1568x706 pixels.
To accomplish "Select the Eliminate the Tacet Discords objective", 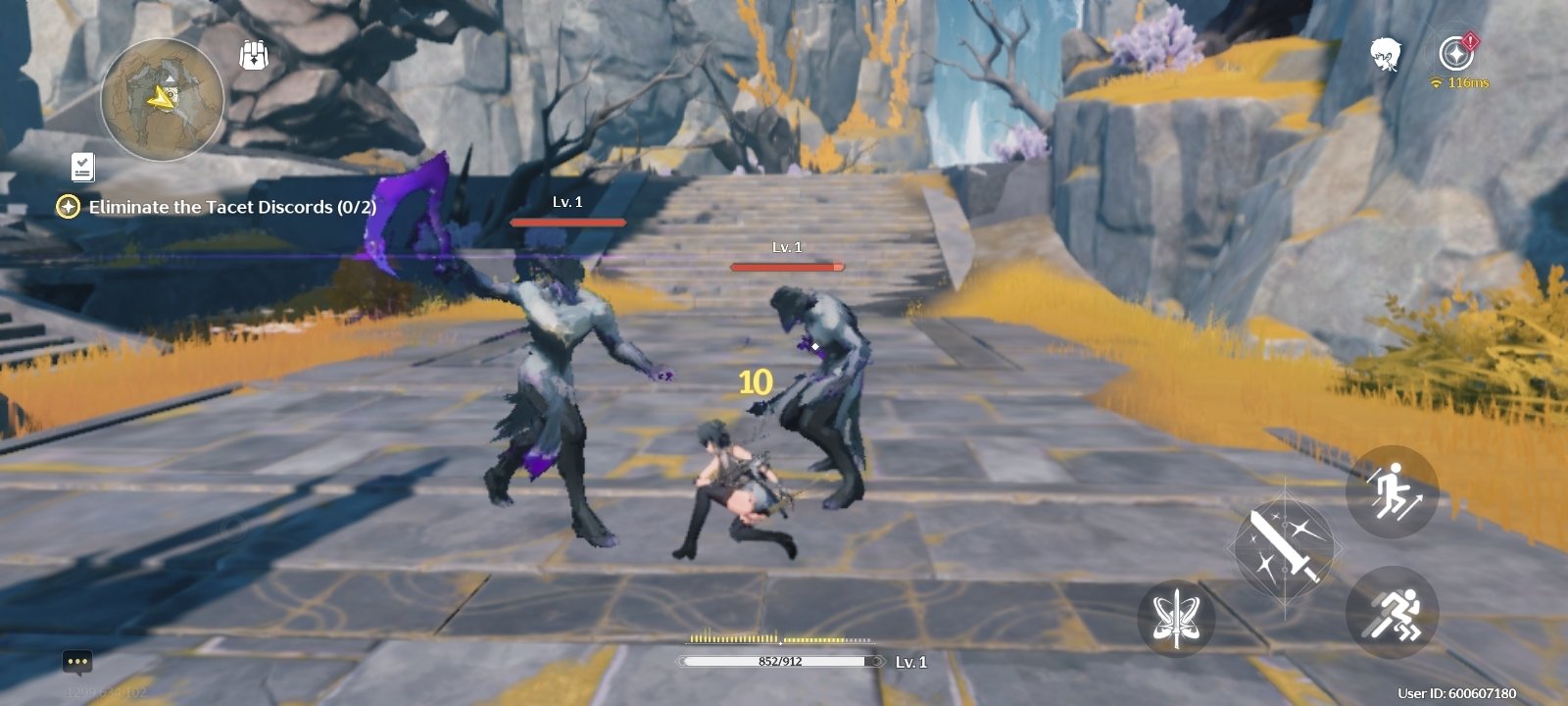I will click(x=231, y=207).
